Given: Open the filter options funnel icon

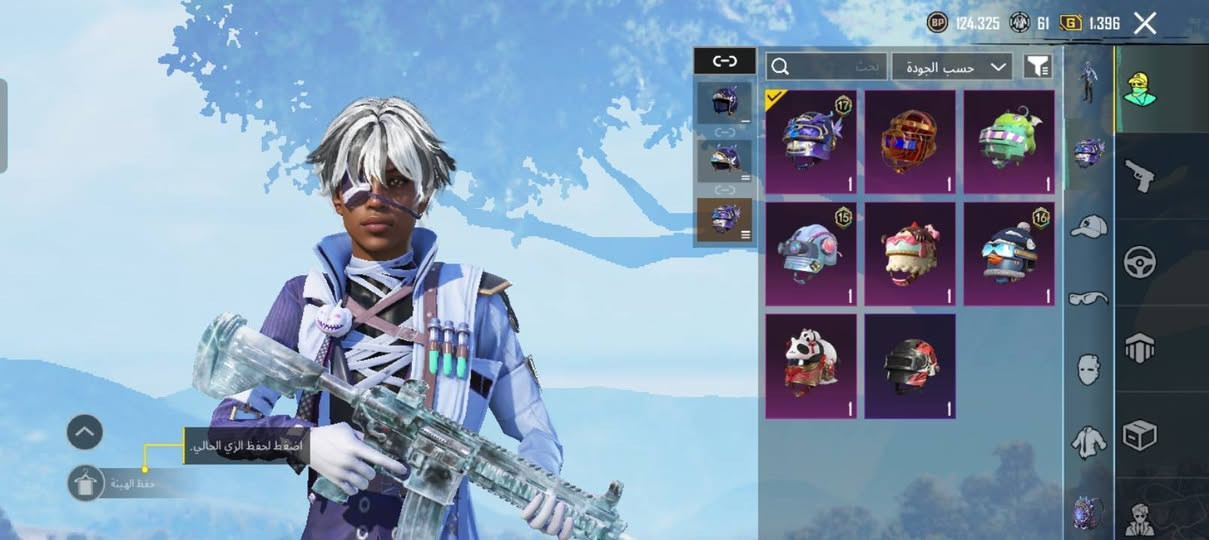Looking at the screenshot, I should click(x=1038, y=67).
